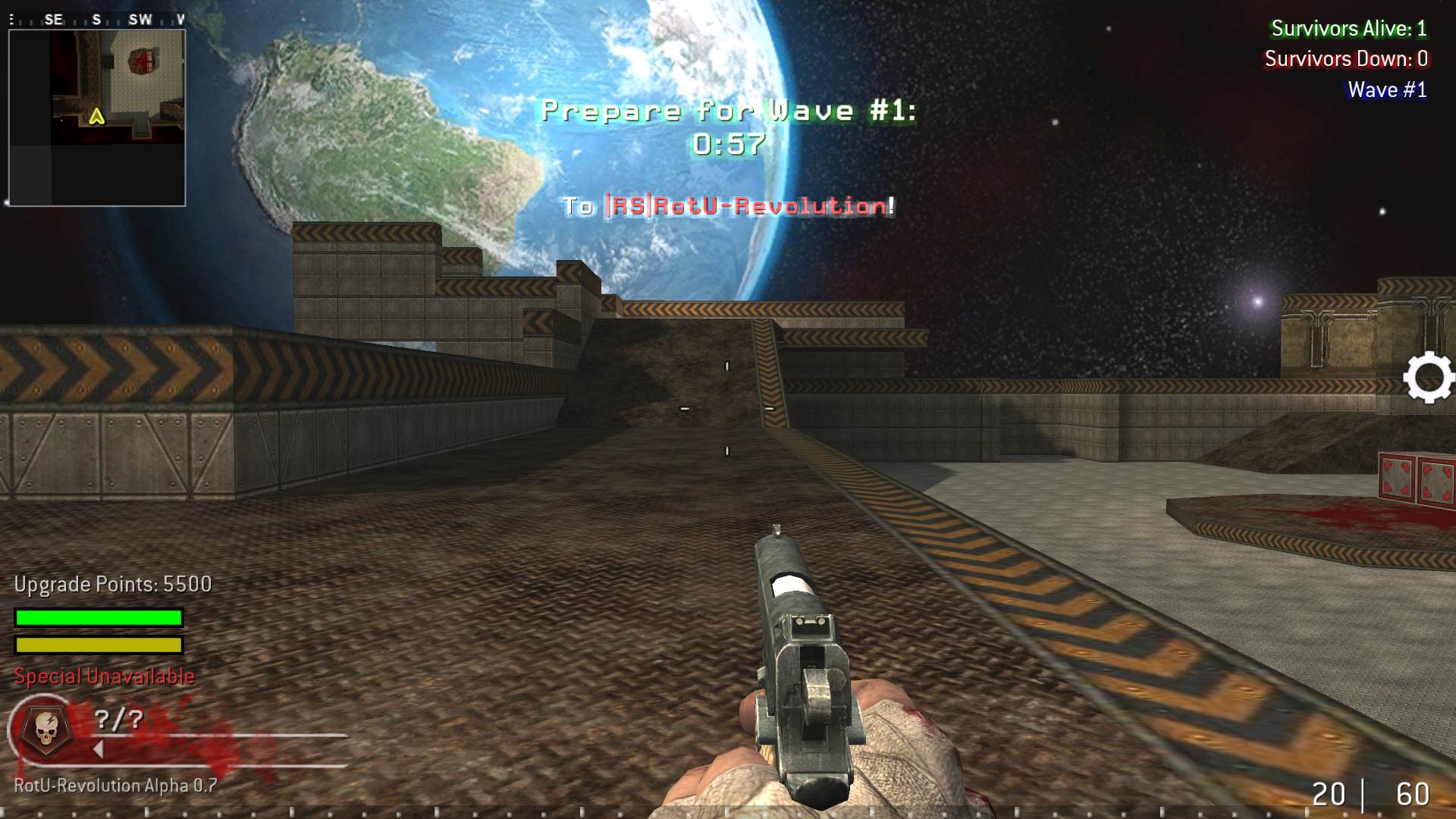Select the red objective marker on minimap
The width and height of the screenshot is (1456, 819).
(142, 61)
